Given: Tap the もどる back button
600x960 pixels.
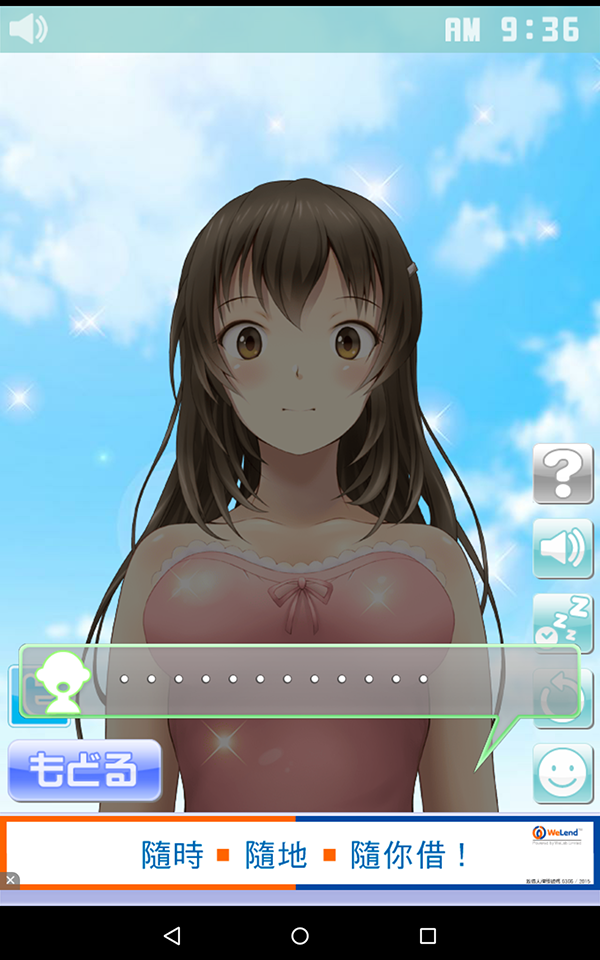Looking at the screenshot, I should click(x=85, y=770).
